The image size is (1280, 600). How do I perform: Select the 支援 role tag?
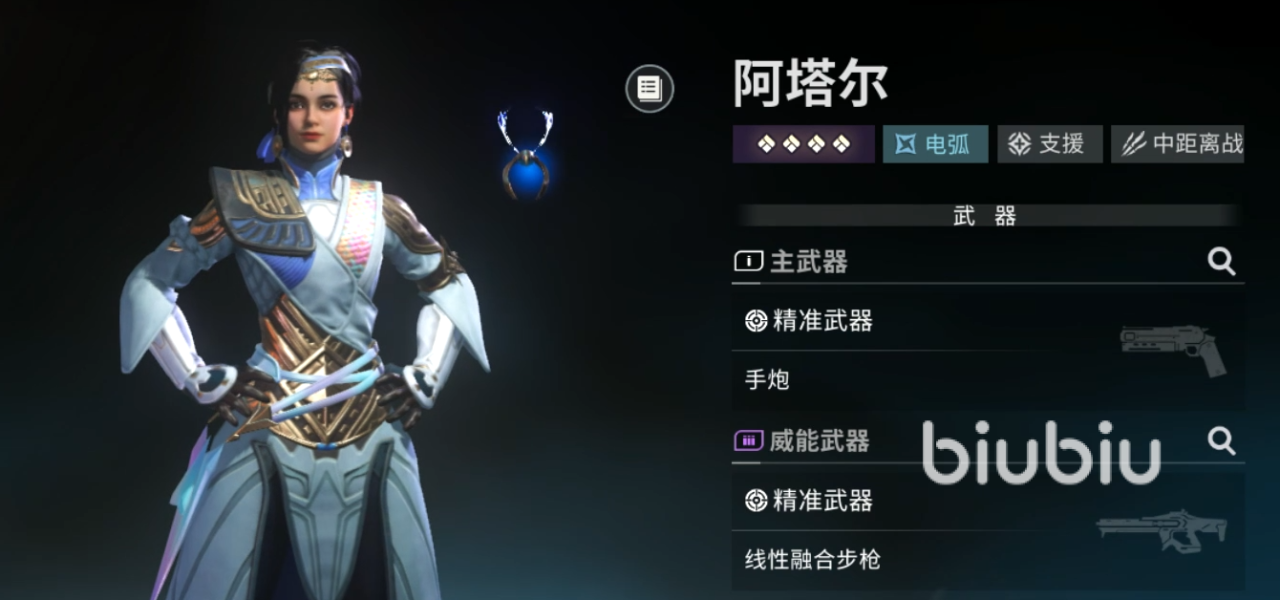pyautogui.click(x=1049, y=144)
